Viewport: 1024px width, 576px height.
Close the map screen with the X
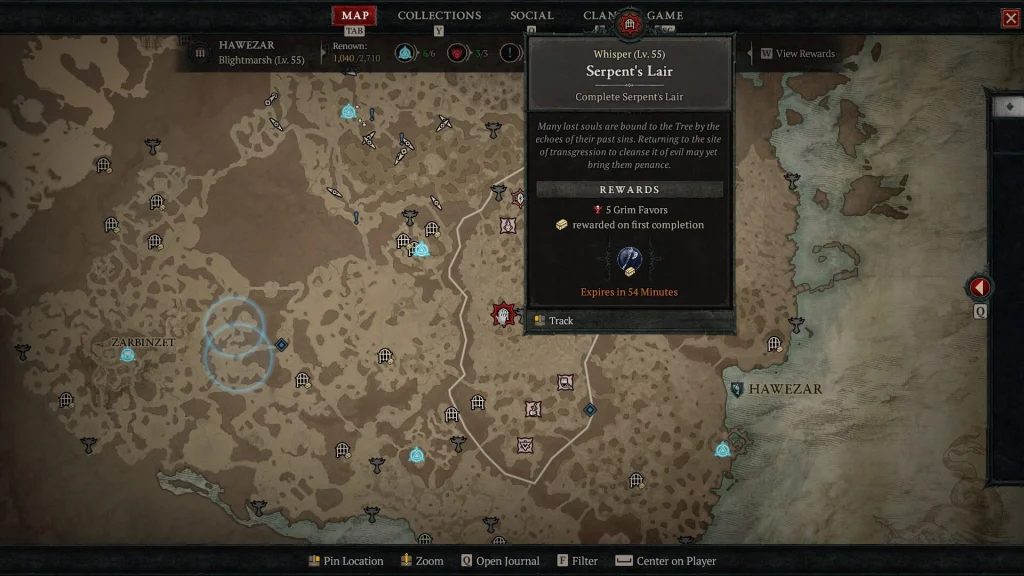click(1010, 18)
